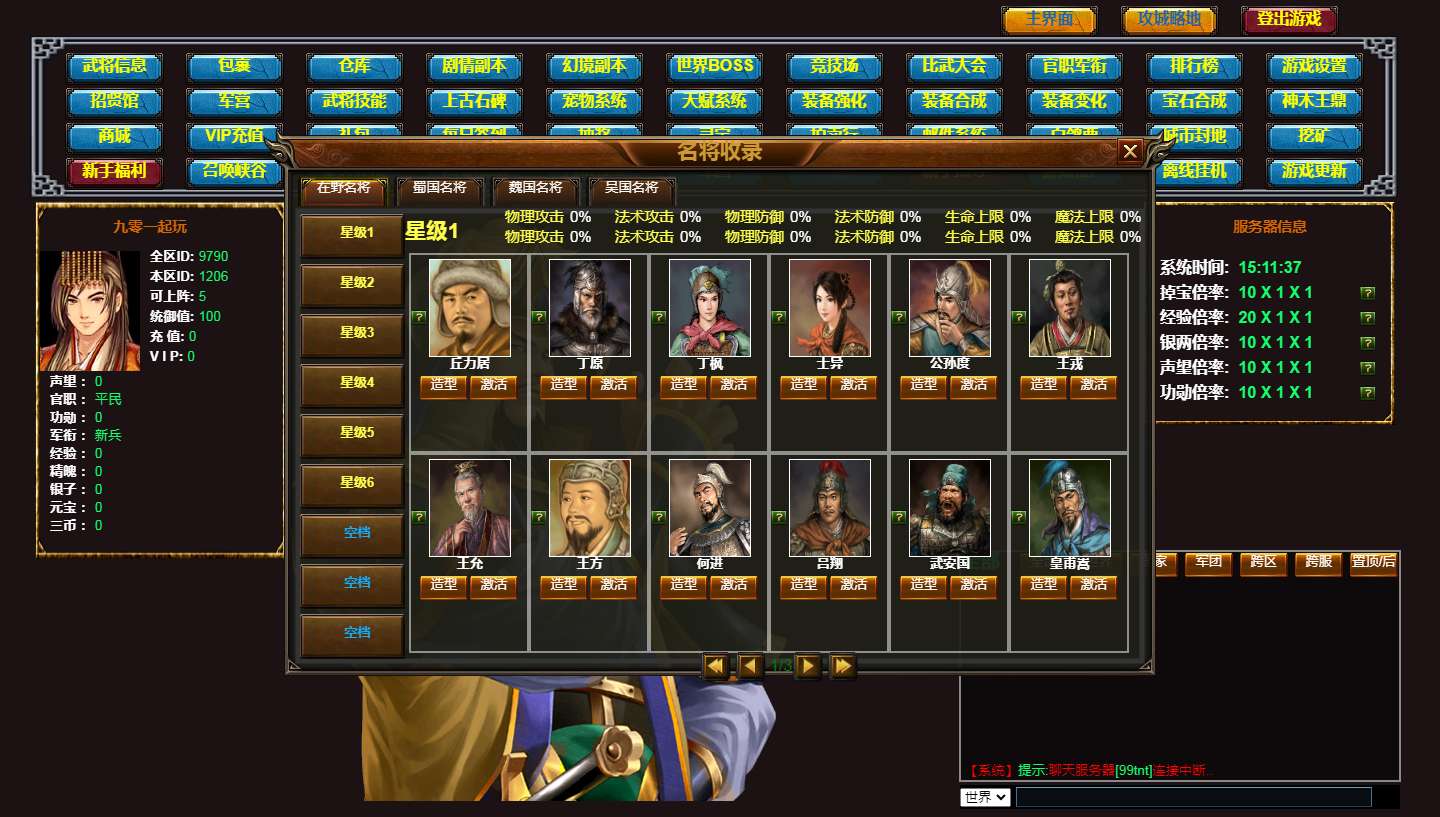1440x817 pixels.
Task: Log out with 登出游戏
Action: click(1288, 19)
